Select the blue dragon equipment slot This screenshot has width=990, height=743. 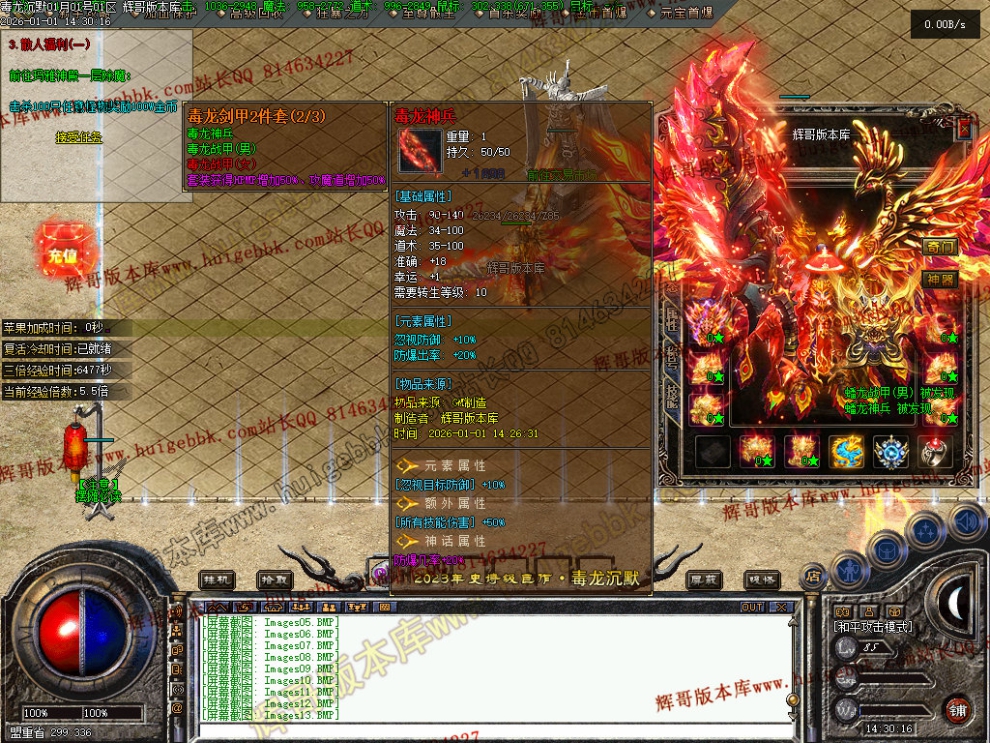tap(847, 452)
